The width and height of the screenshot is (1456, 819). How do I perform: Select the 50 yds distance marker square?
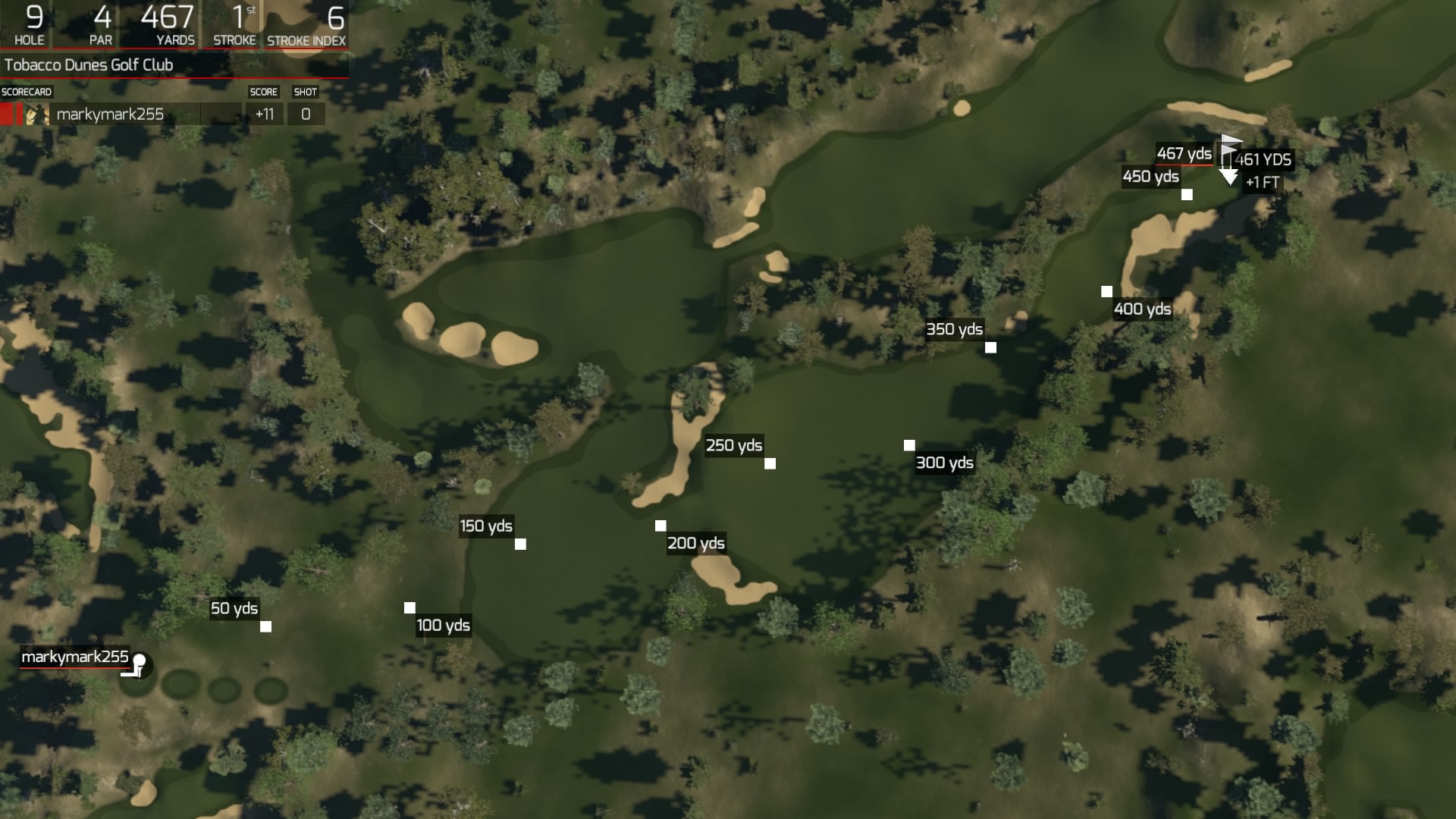pos(266,626)
